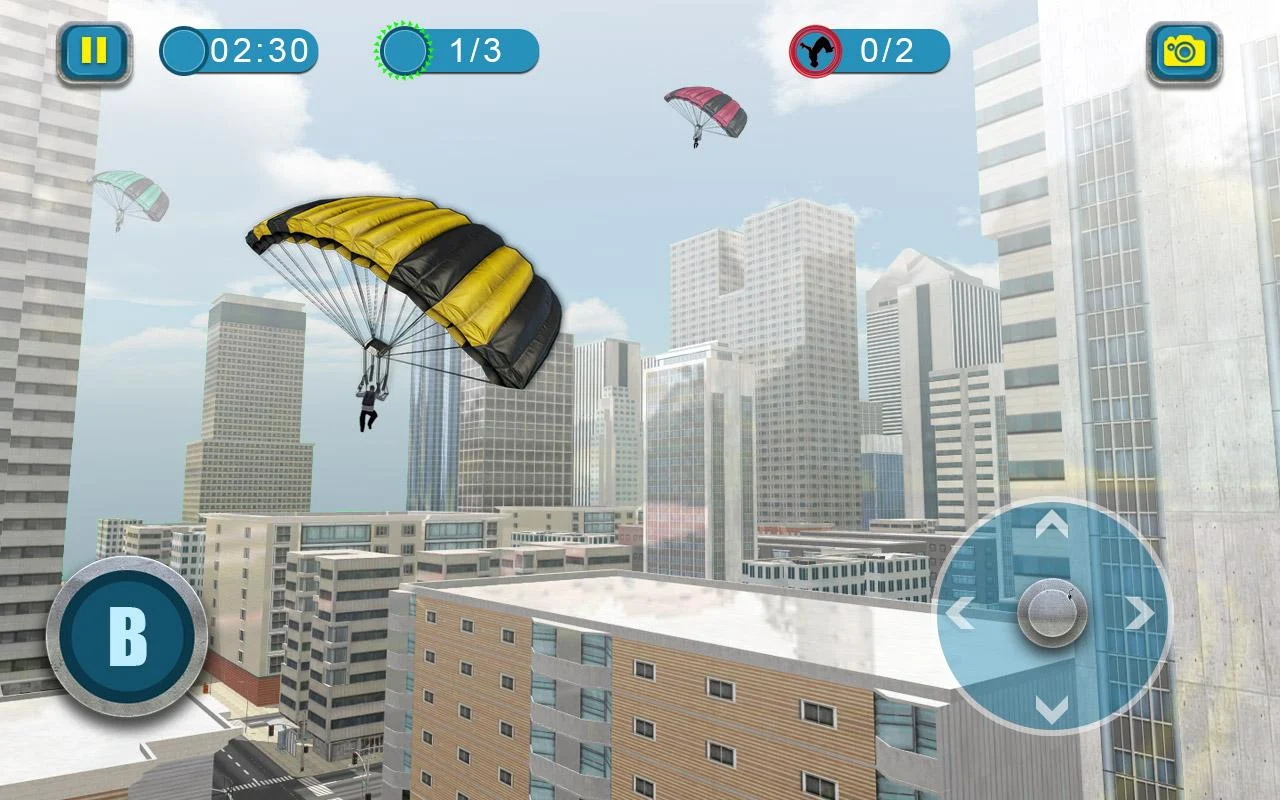Screen dimensions: 1280x800
Task: Tap the yellow camera button
Action: point(1184,52)
